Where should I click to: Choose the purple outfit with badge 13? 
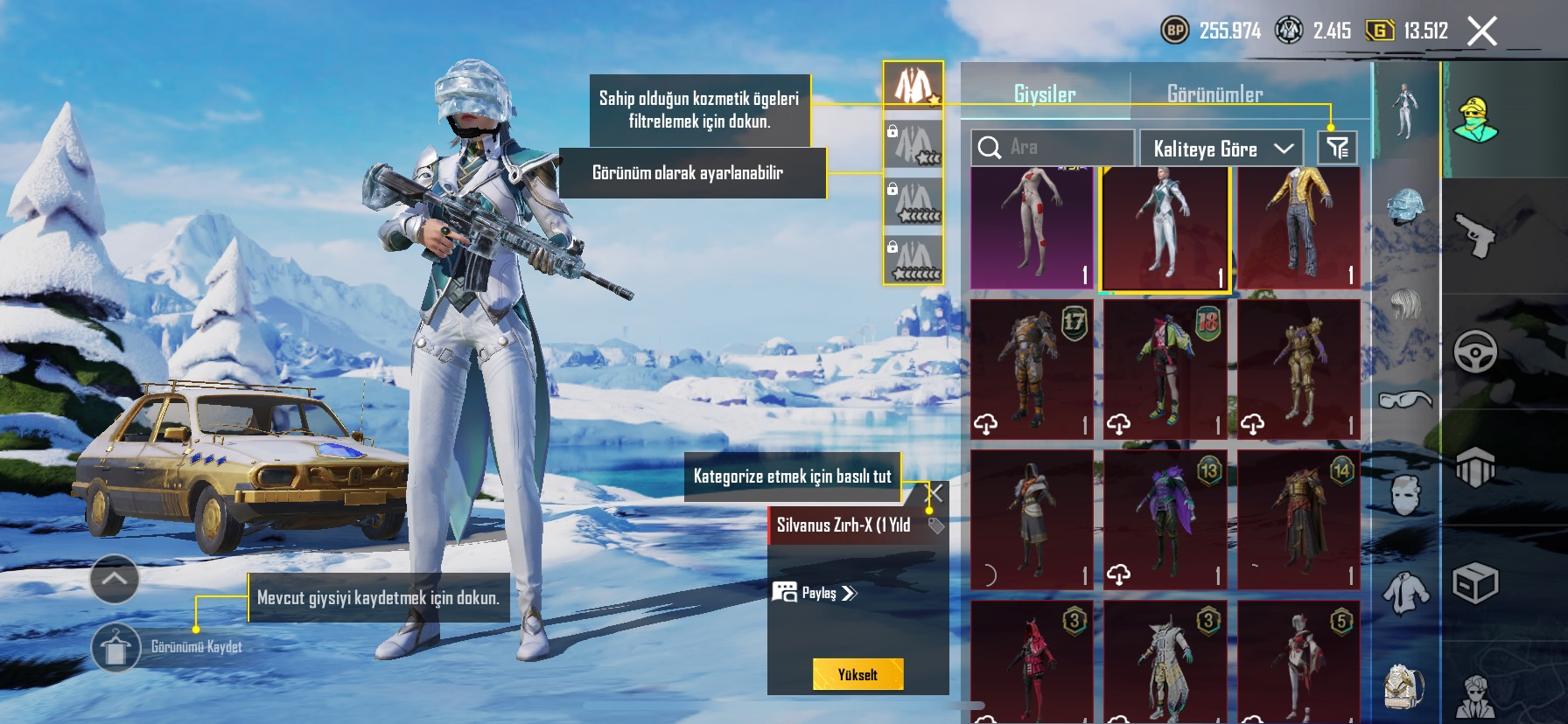1165,519
